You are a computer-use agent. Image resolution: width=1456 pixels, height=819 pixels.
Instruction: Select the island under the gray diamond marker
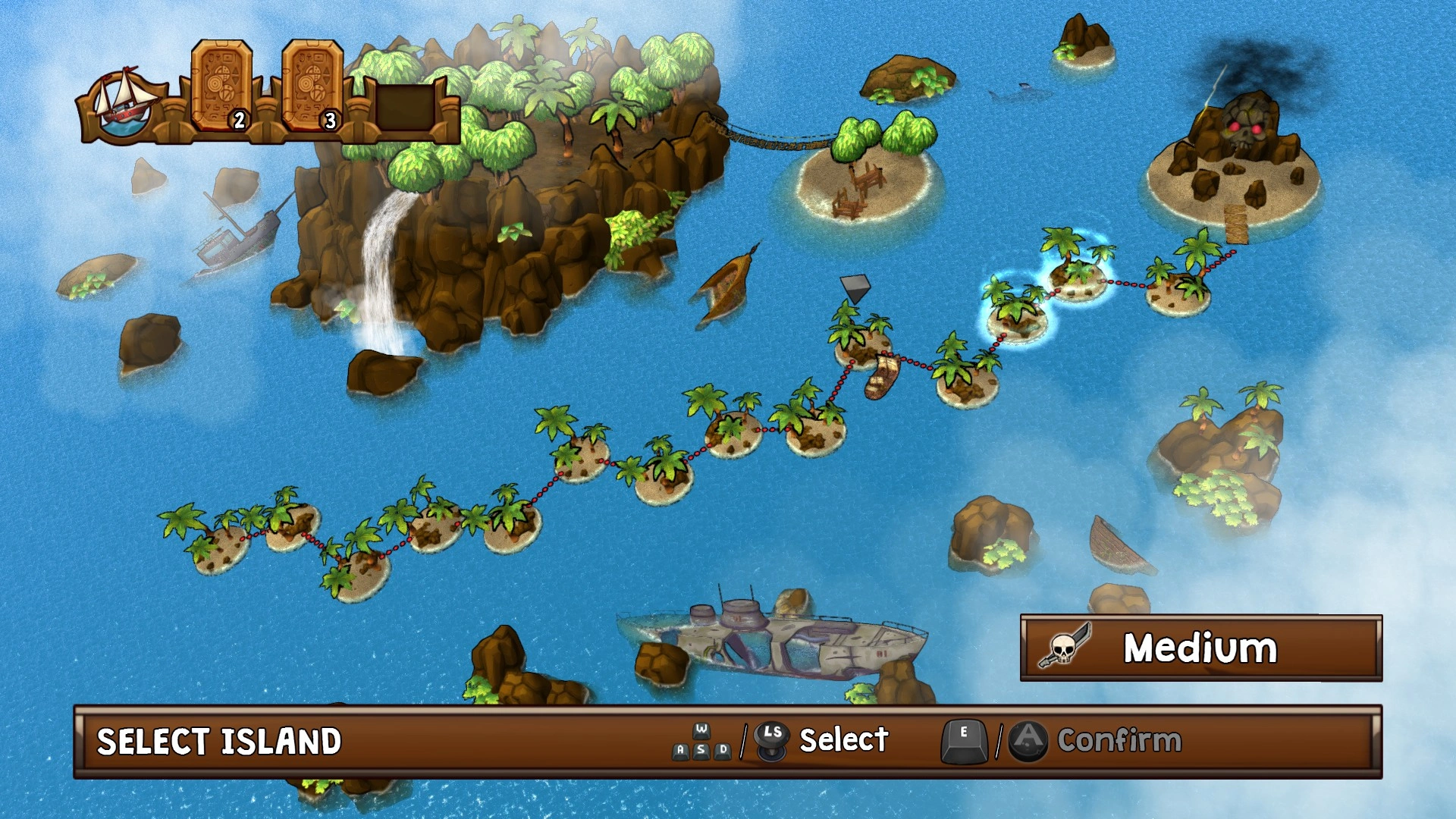click(x=860, y=341)
